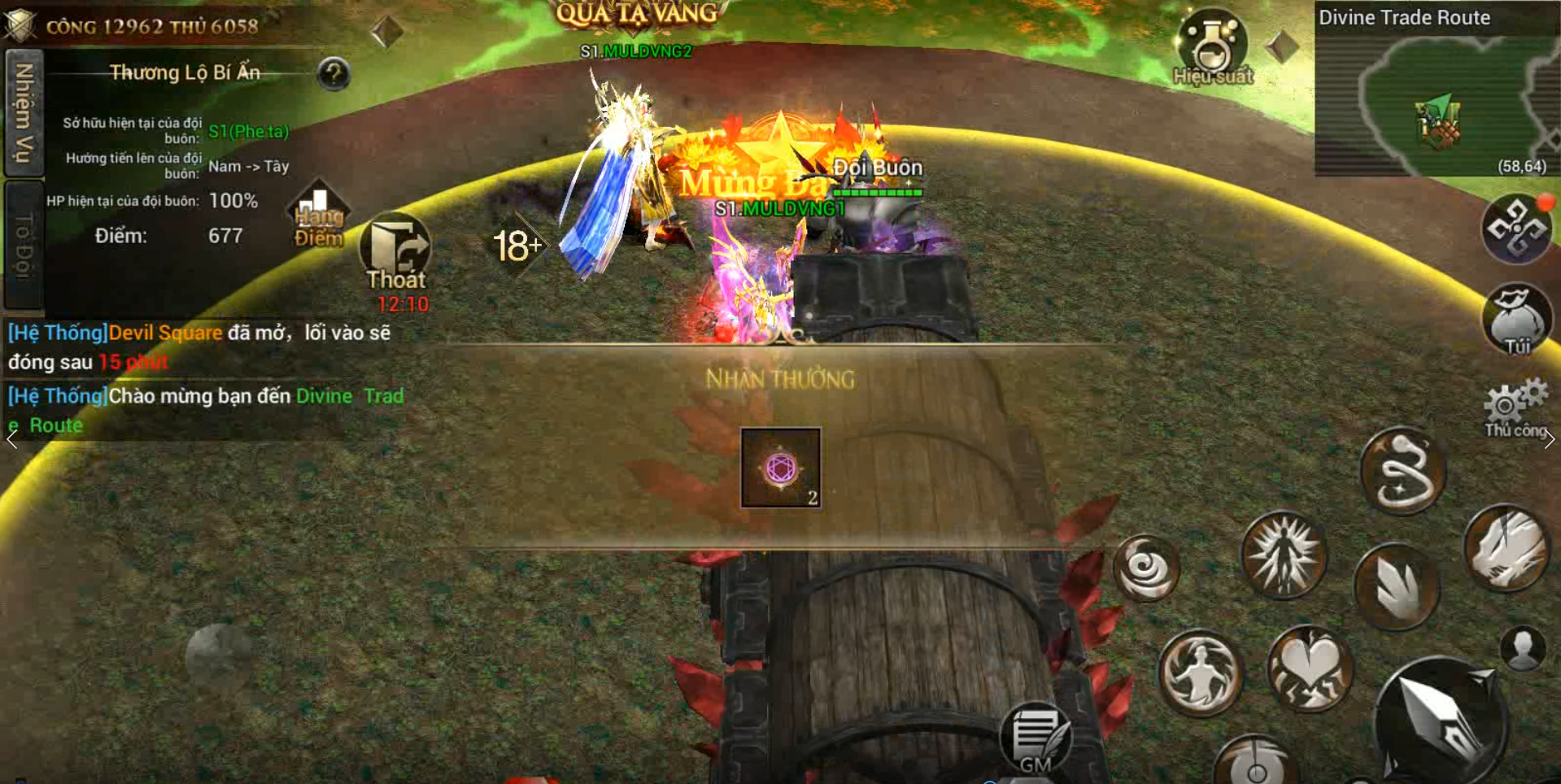Open the Hạng Điểm ranking
The height and width of the screenshot is (784, 1561).
[x=319, y=216]
